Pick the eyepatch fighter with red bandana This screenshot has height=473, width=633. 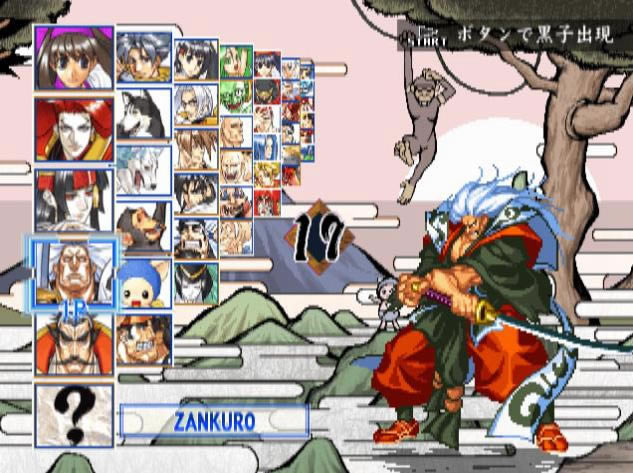143,340
